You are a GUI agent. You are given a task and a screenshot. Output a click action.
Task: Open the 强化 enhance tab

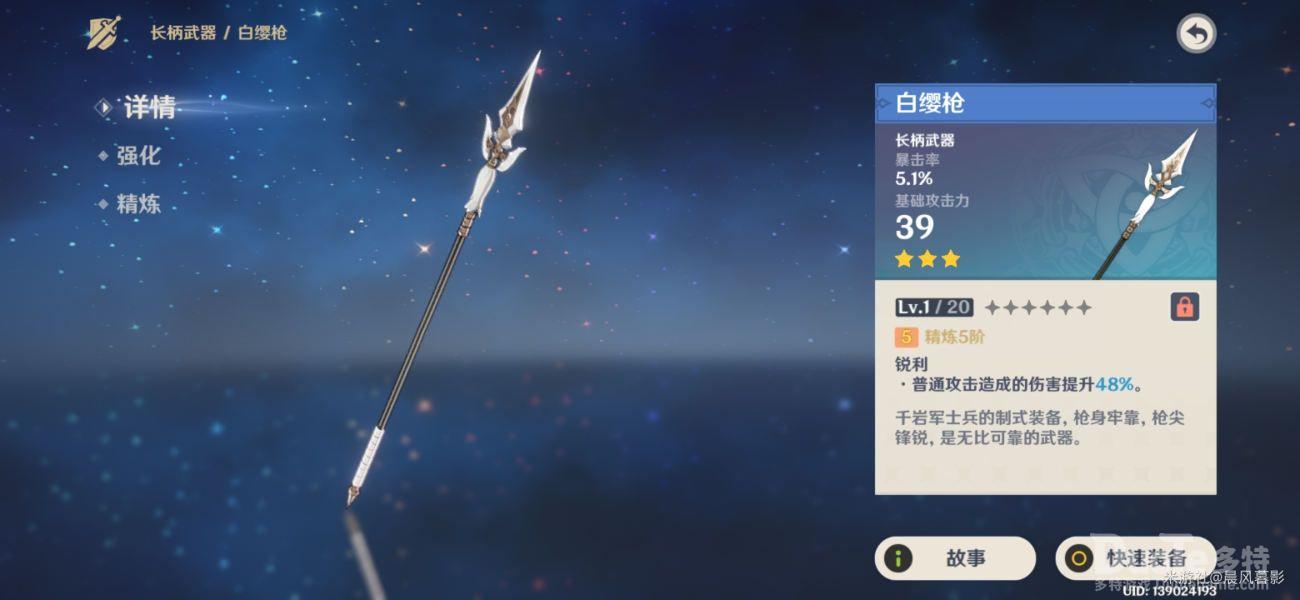pyautogui.click(x=137, y=156)
